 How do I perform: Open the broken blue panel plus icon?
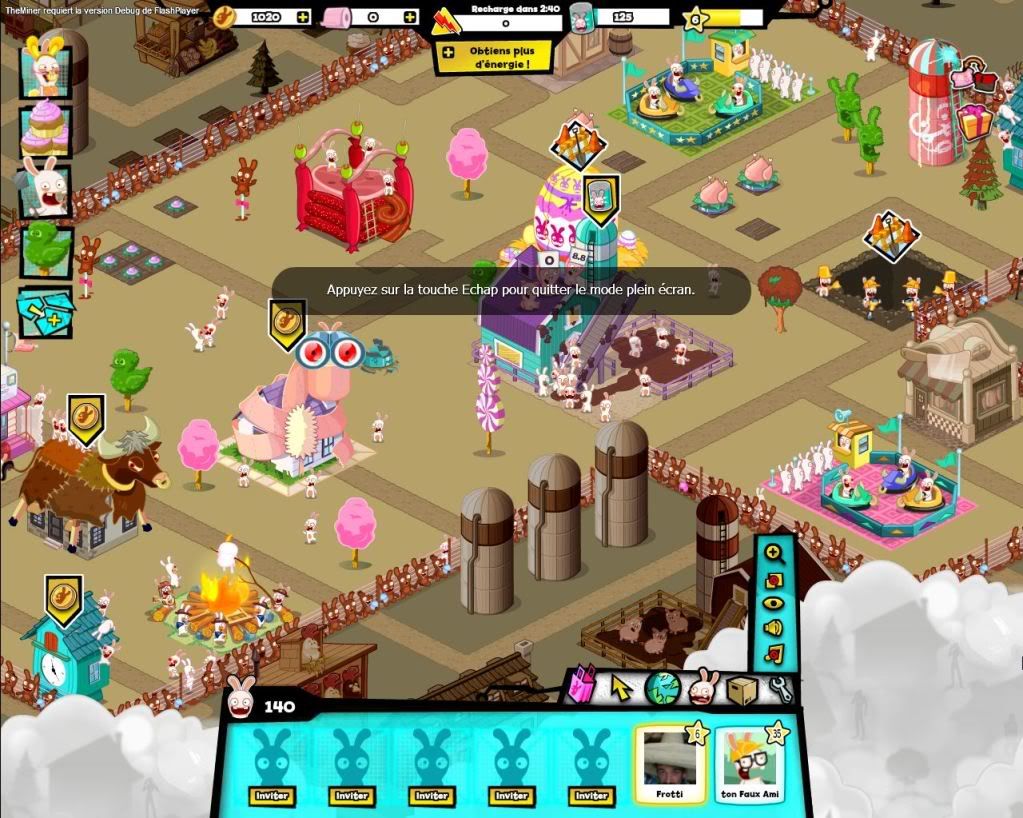click(45, 311)
